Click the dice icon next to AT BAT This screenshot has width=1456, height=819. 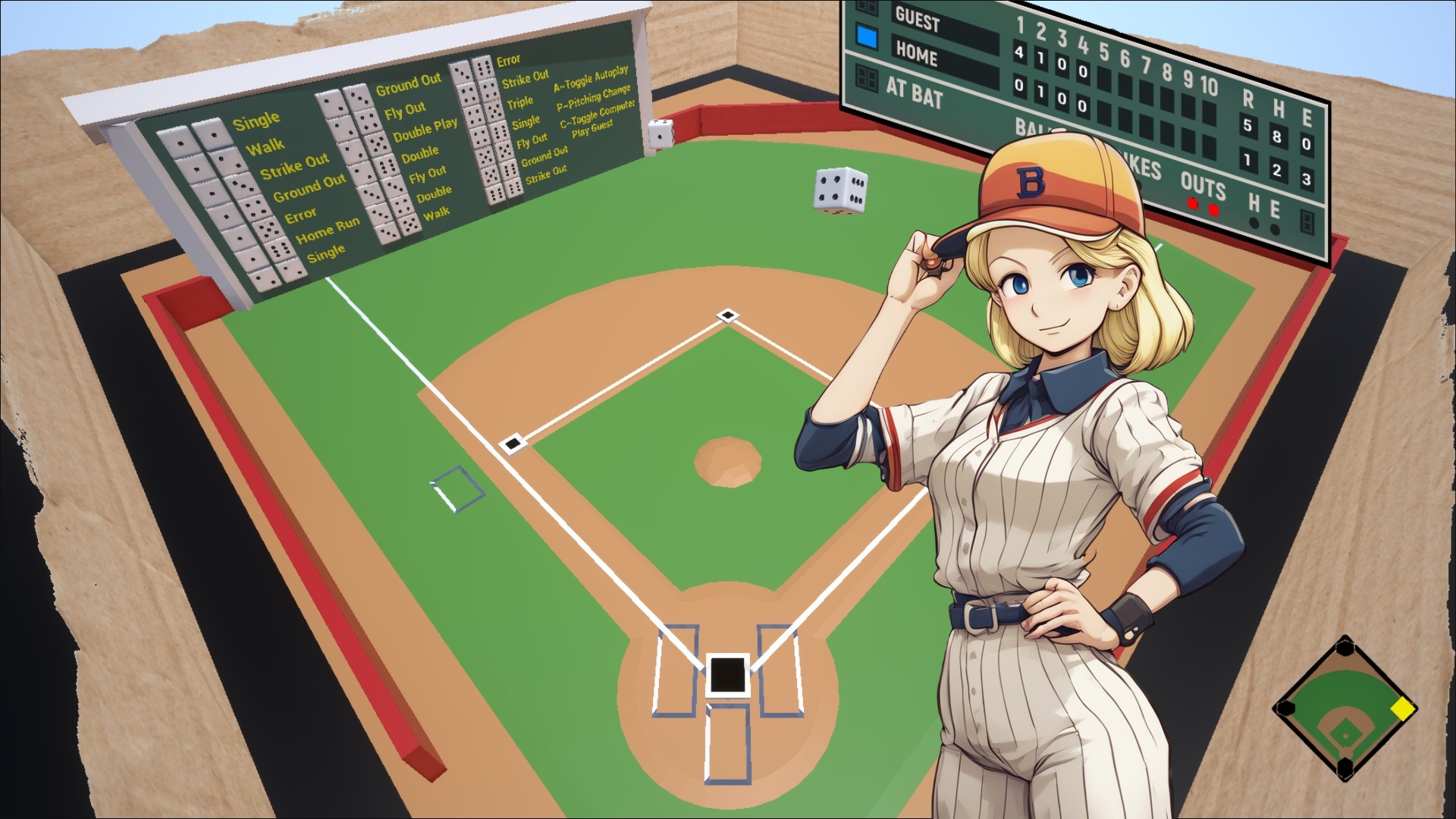[867, 78]
